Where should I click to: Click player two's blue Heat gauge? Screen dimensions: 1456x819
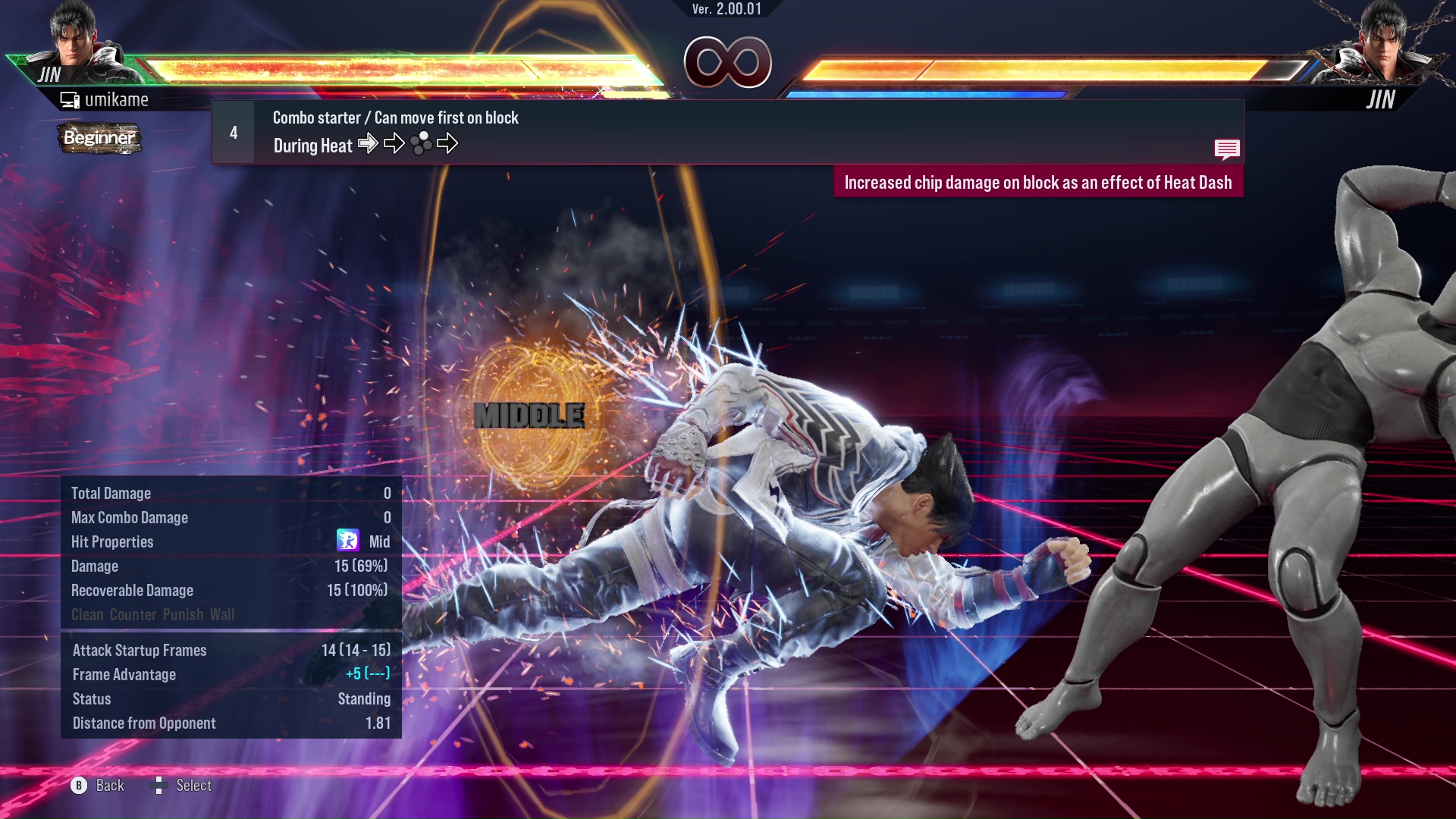click(925, 94)
